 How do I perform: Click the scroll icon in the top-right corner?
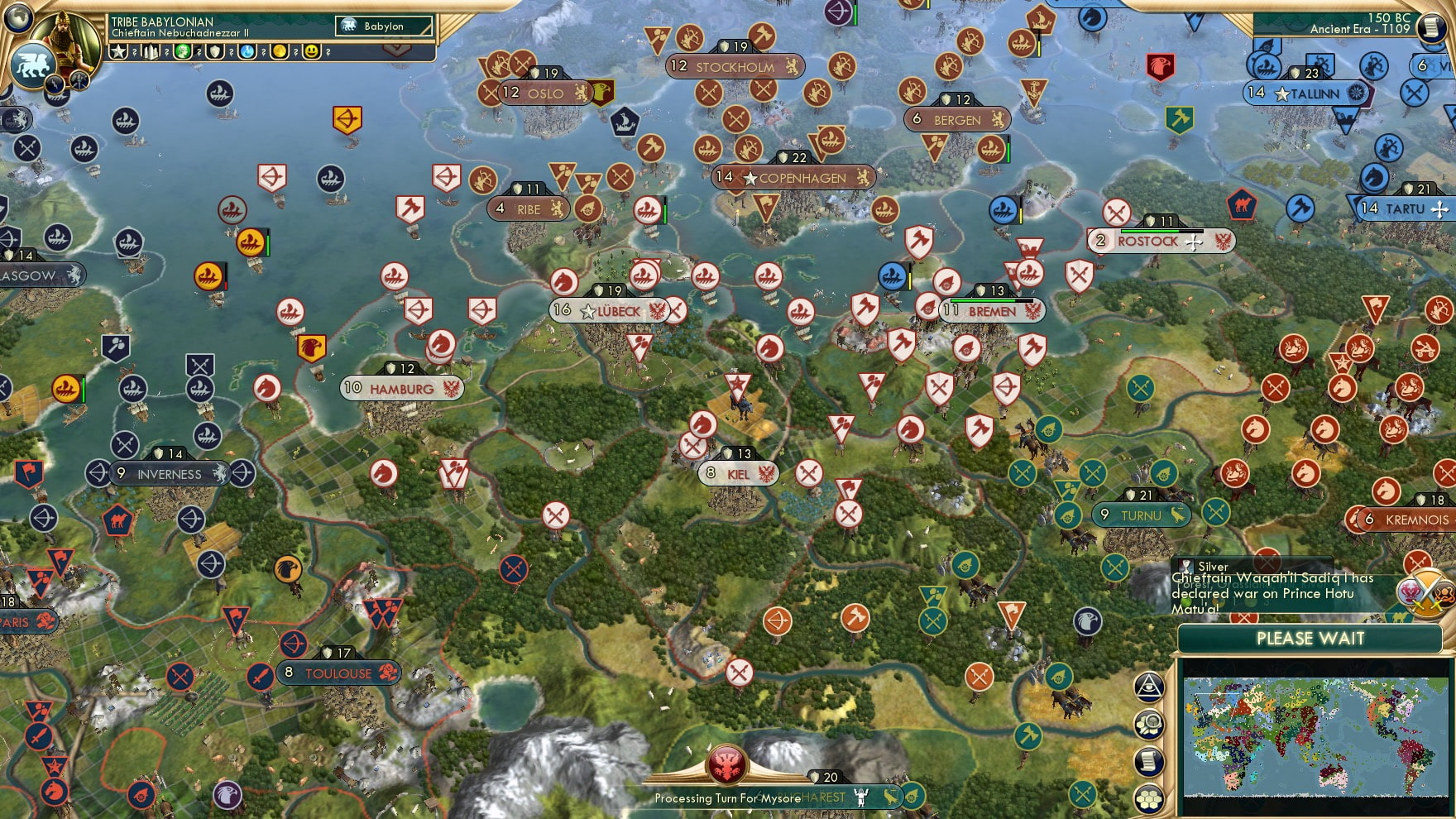tap(1432, 27)
